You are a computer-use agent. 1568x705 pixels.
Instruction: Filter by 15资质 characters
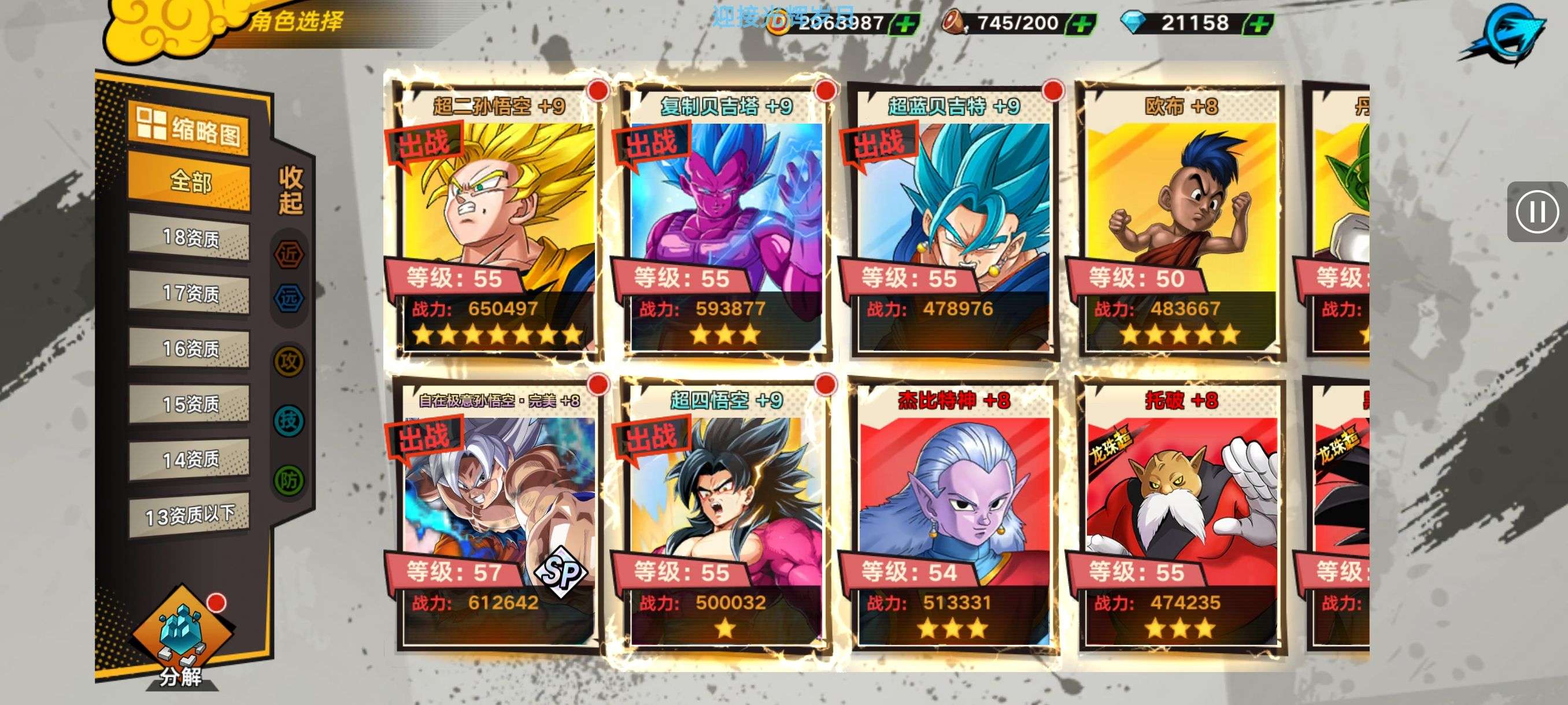pos(189,404)
